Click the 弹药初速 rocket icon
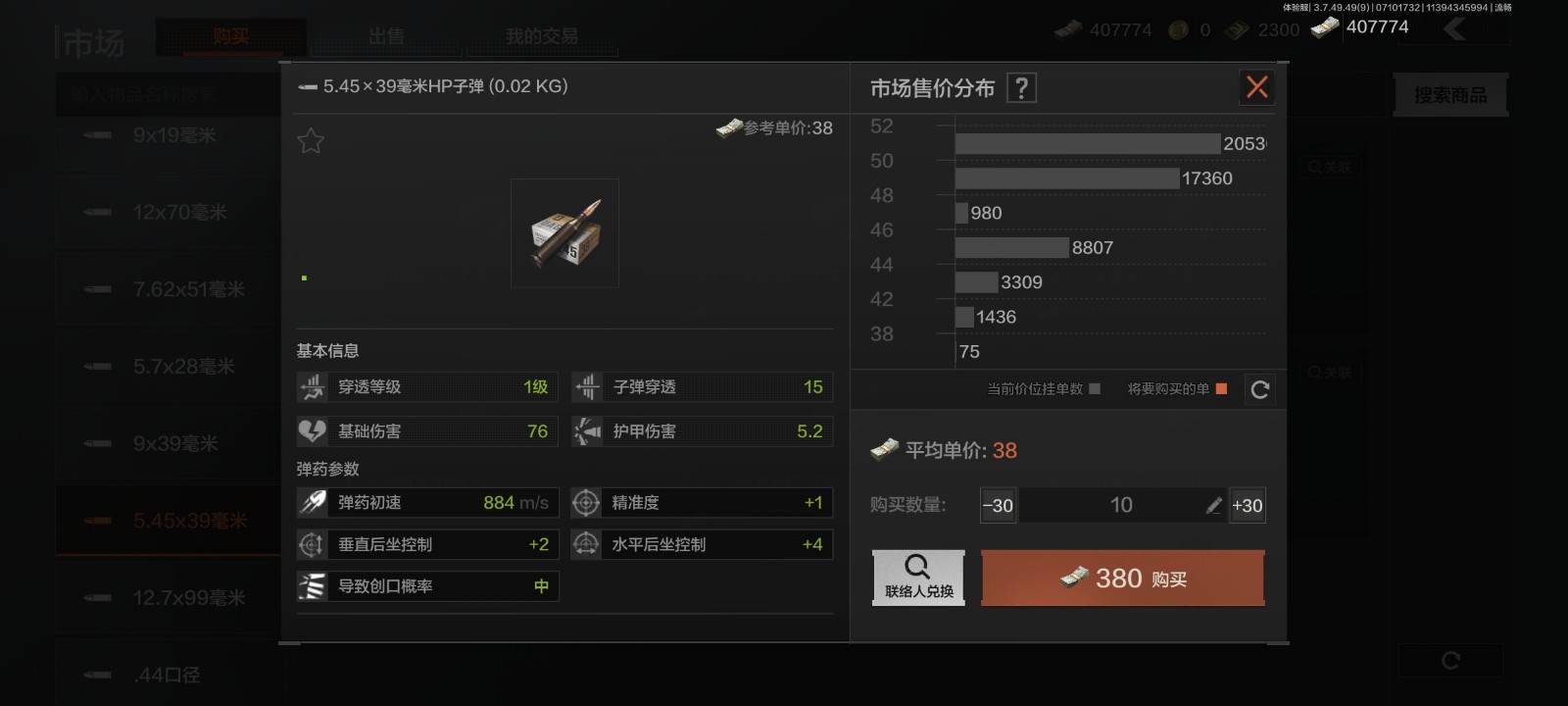This screenshot has height=706, width=1568. [x=312, y=502]
